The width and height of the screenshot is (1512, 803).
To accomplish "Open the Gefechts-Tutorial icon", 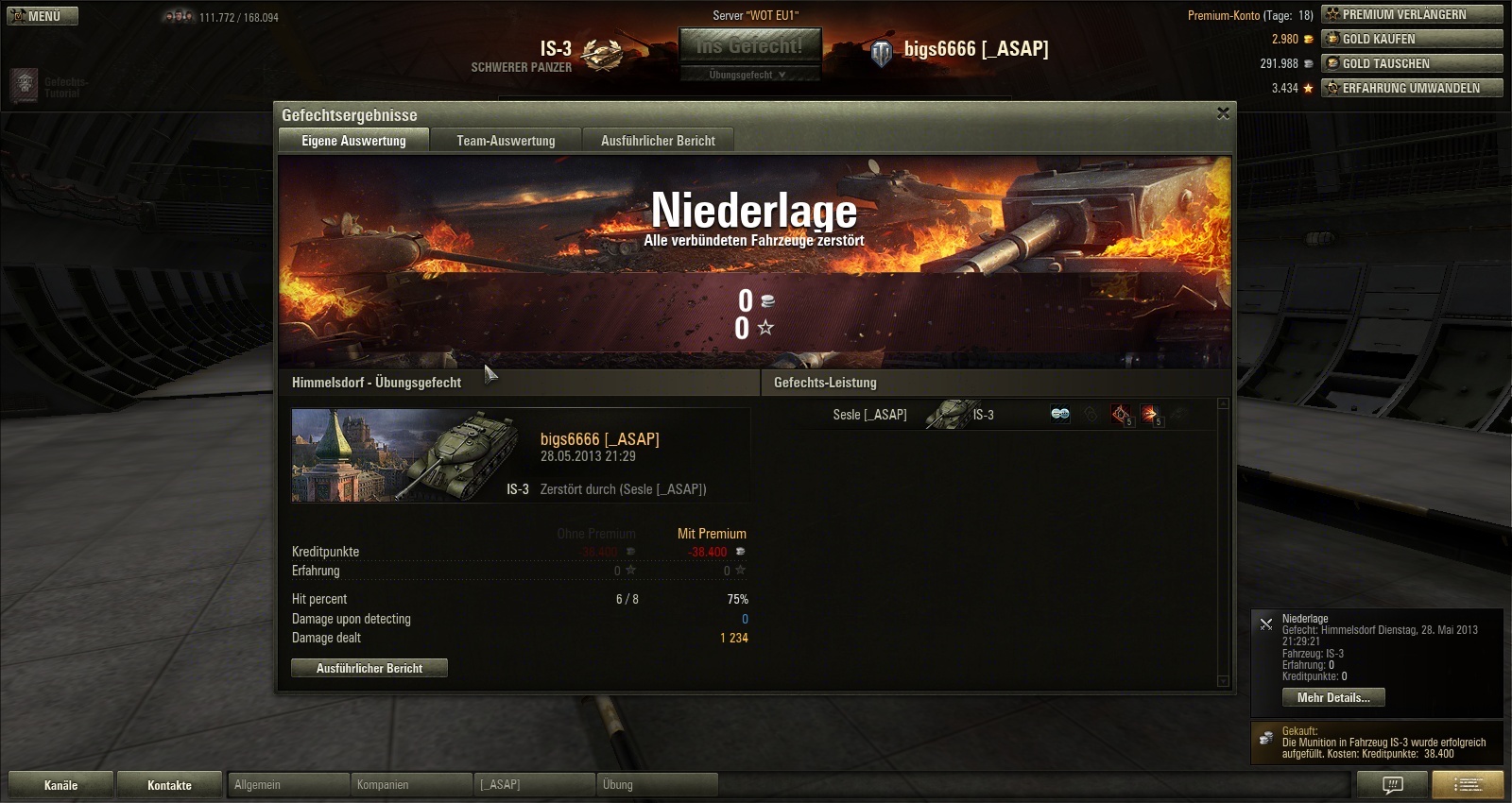I will coord(26,86).
